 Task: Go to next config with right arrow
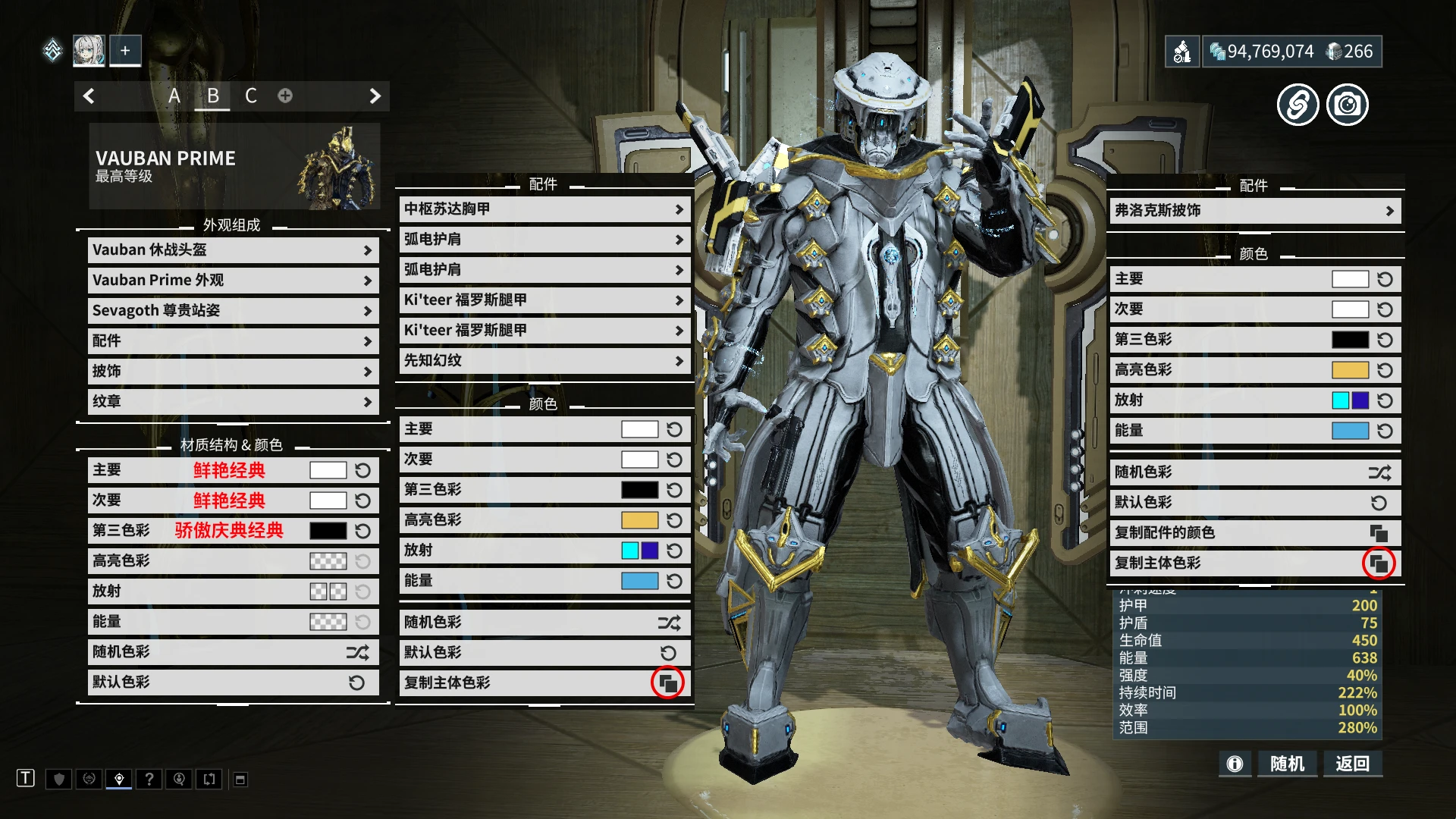[x=375, y=96]
